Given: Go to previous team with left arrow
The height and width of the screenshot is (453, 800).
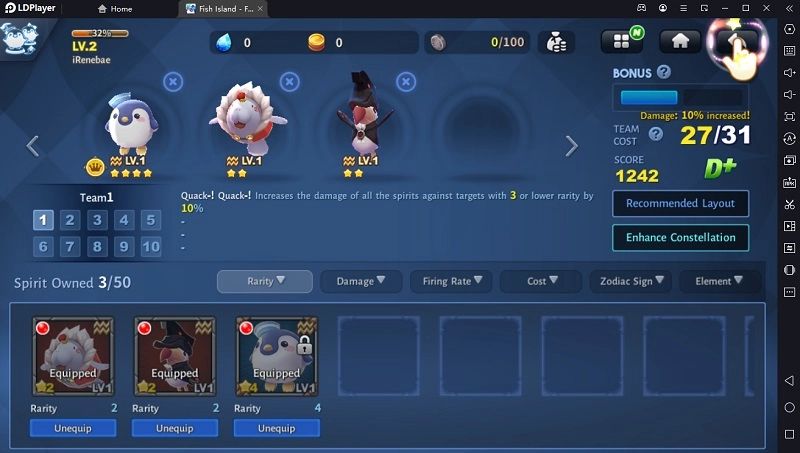Looking at the screenshot, I should click(x=32, y=146).
